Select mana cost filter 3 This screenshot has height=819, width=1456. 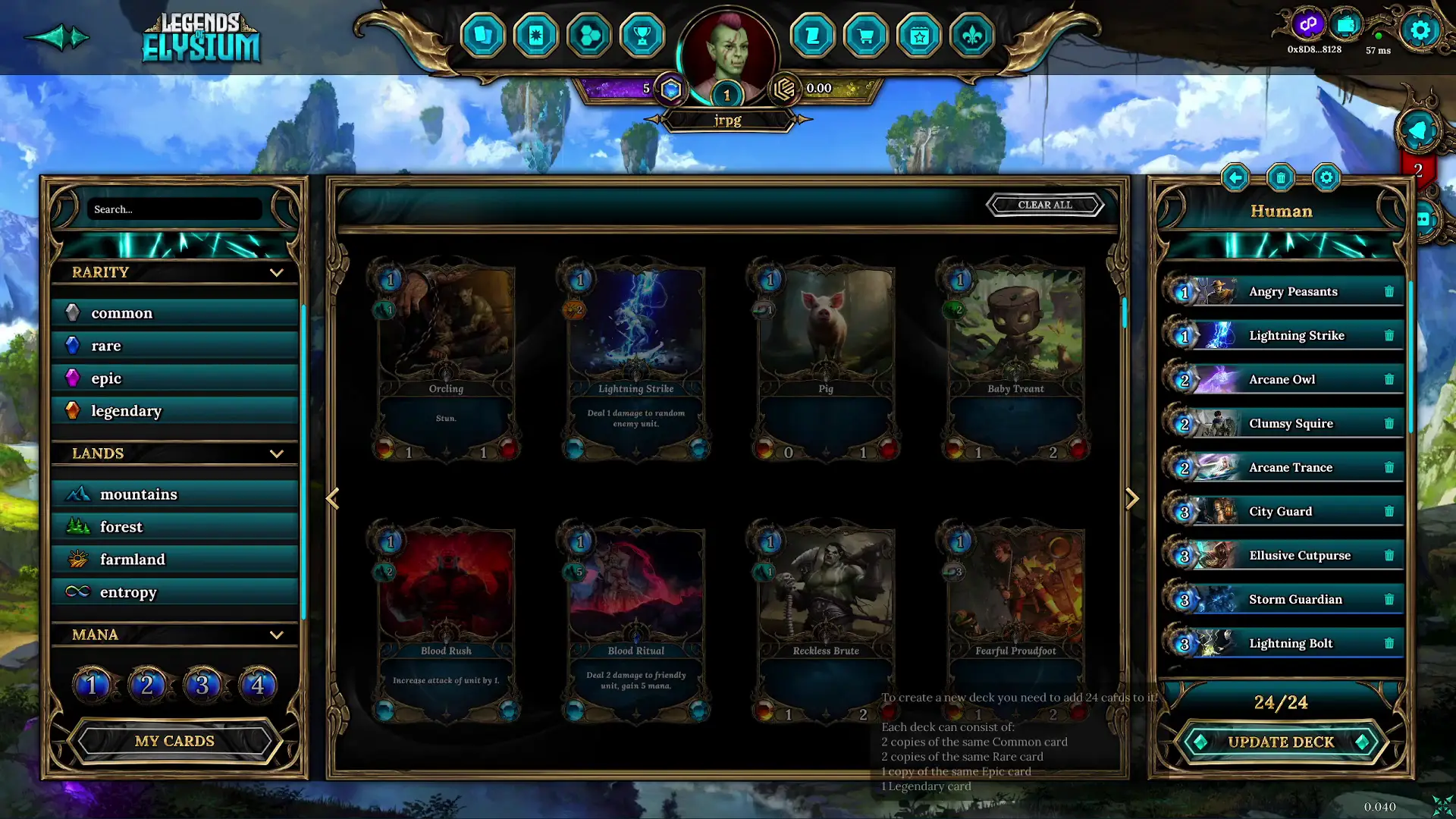pos(202,684)
